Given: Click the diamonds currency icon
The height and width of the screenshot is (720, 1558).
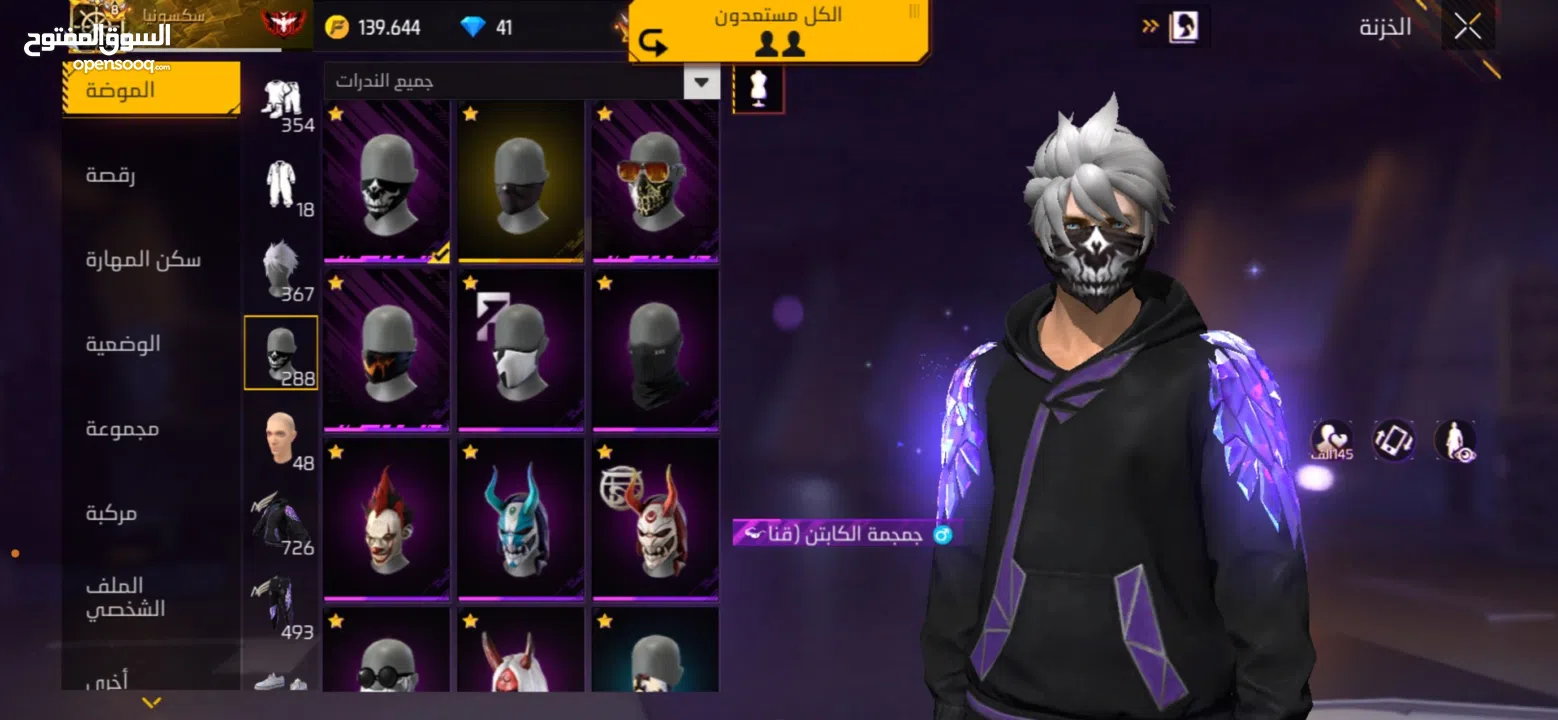Looking at the screenshot, I should tap(473, 27).
